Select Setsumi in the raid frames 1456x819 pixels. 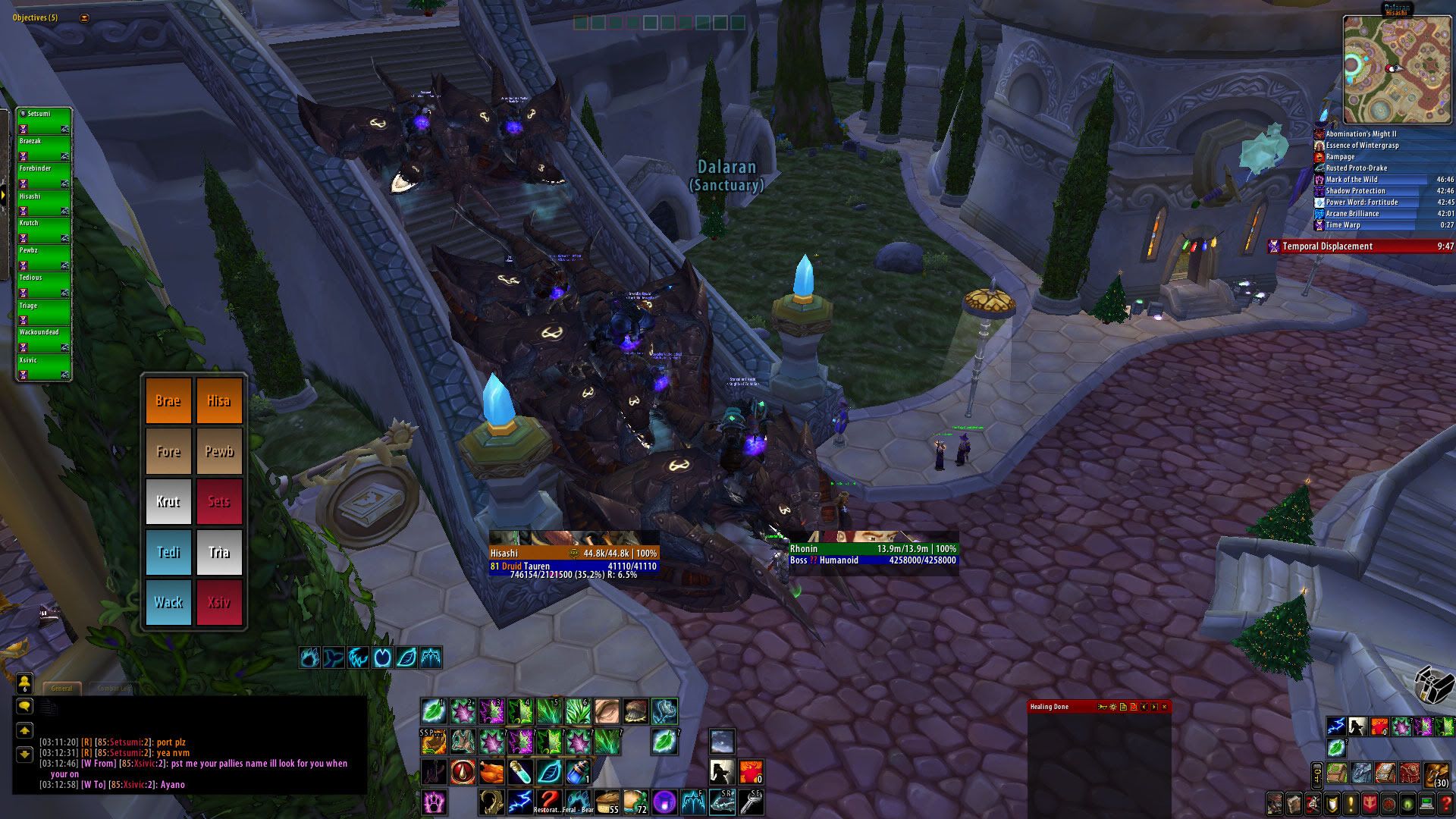pyautogui.click(x=44, y=120)
